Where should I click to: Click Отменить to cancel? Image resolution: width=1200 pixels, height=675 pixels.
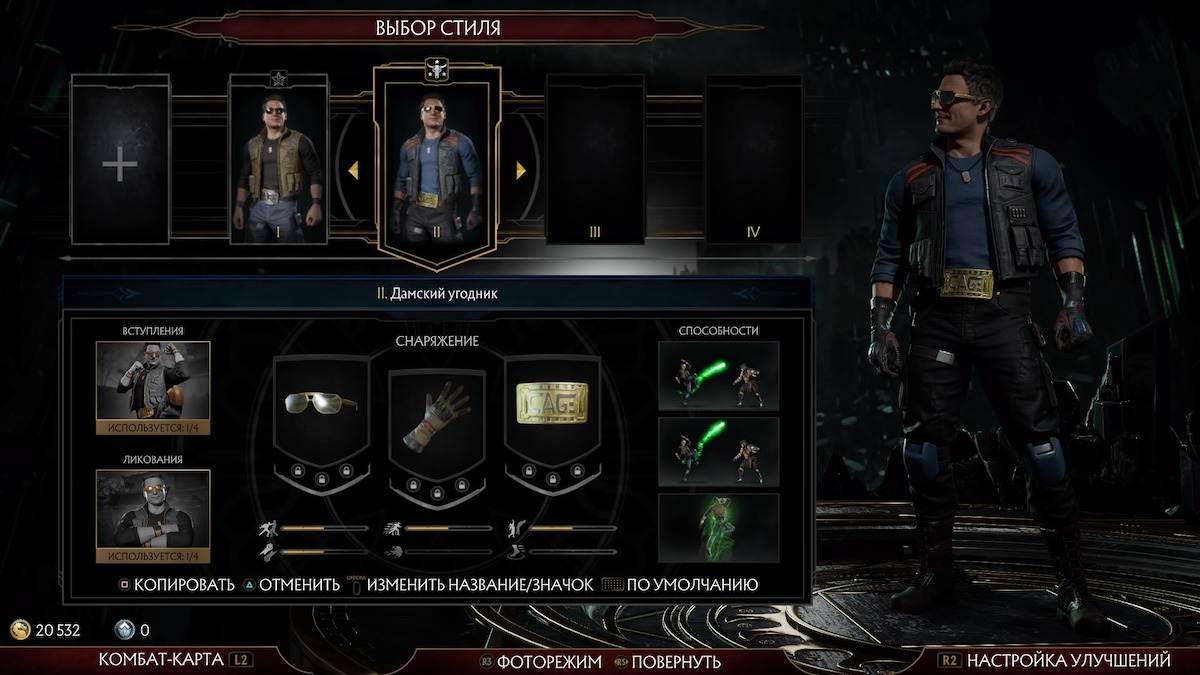click(298, 585)
